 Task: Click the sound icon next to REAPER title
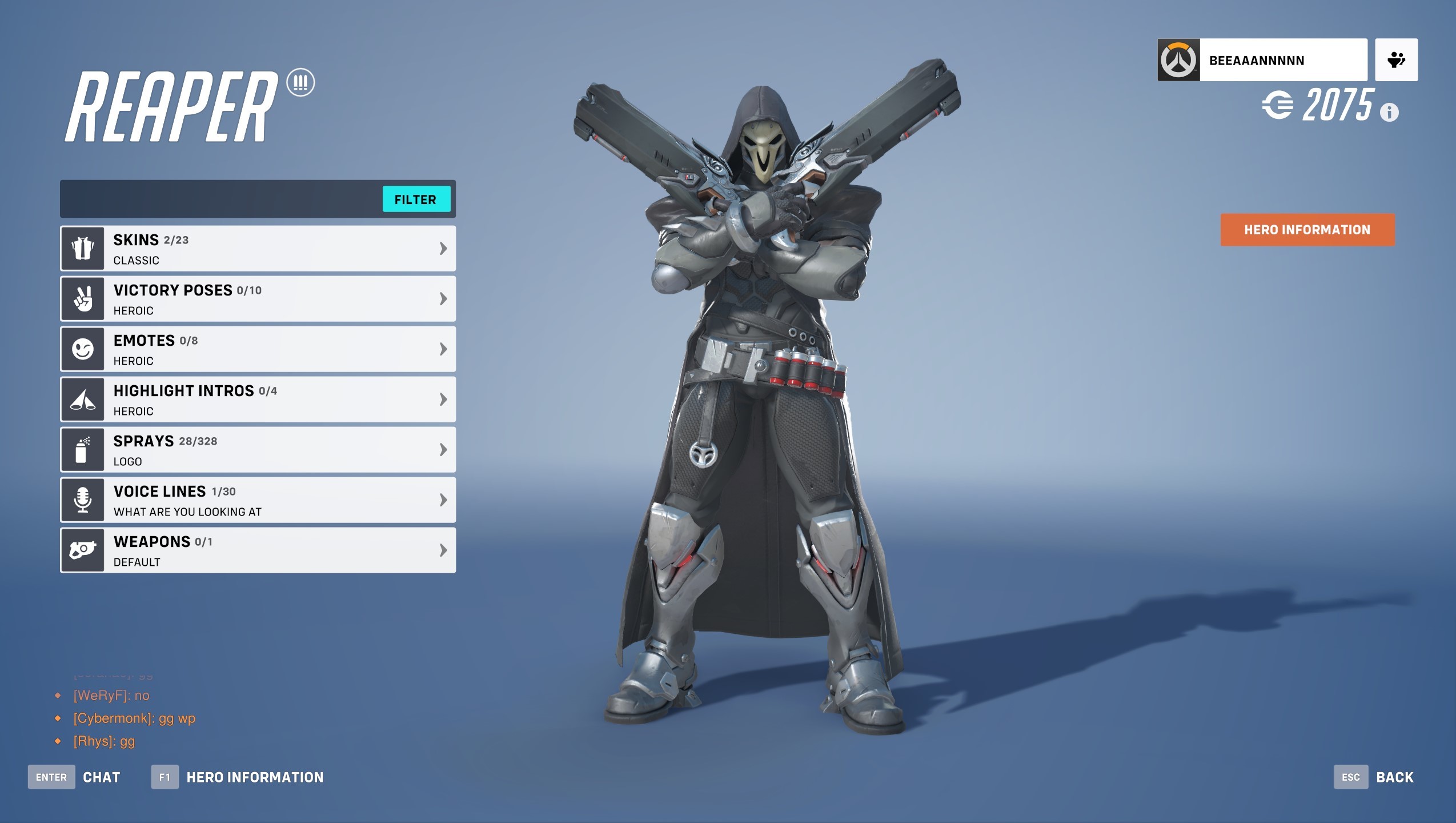point(300,82)
